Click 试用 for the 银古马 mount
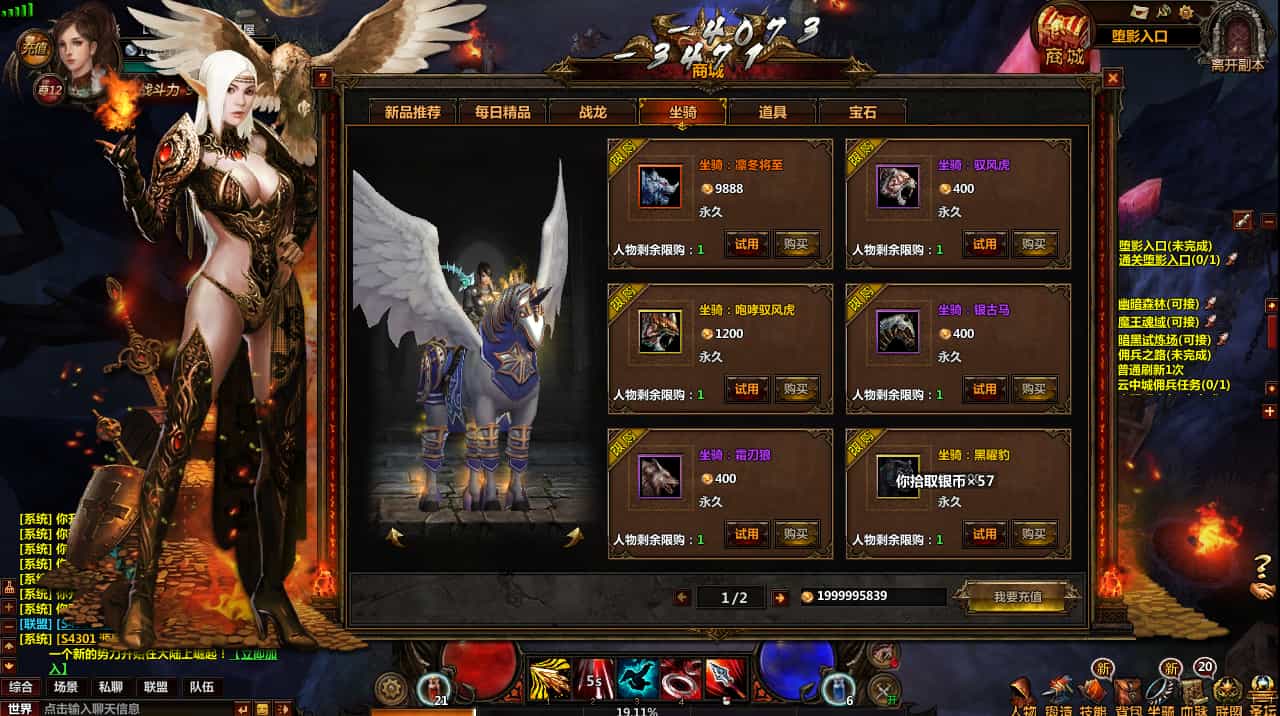Screen dimensions: 1280x716 pyautogui.click(x=985, y=389)
